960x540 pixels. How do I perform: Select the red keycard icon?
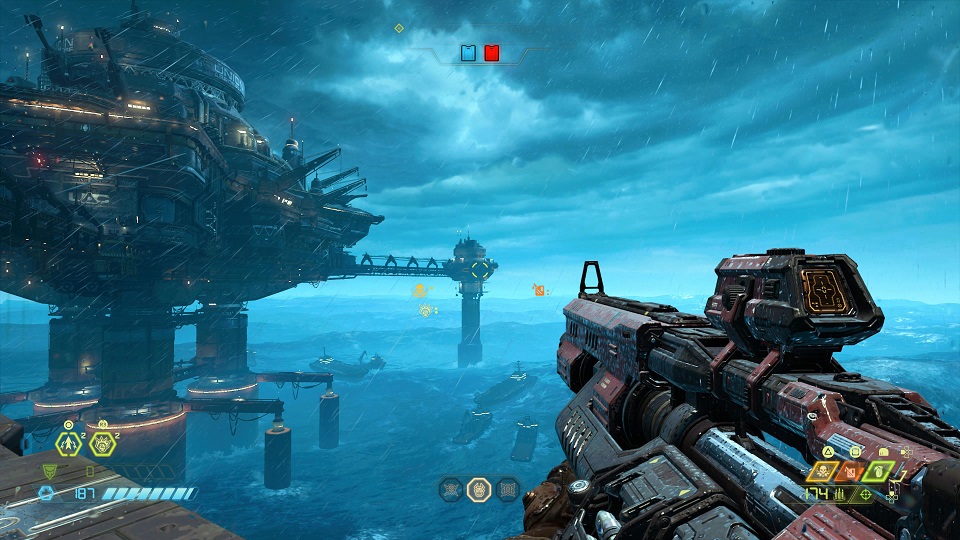click(491, 52)
